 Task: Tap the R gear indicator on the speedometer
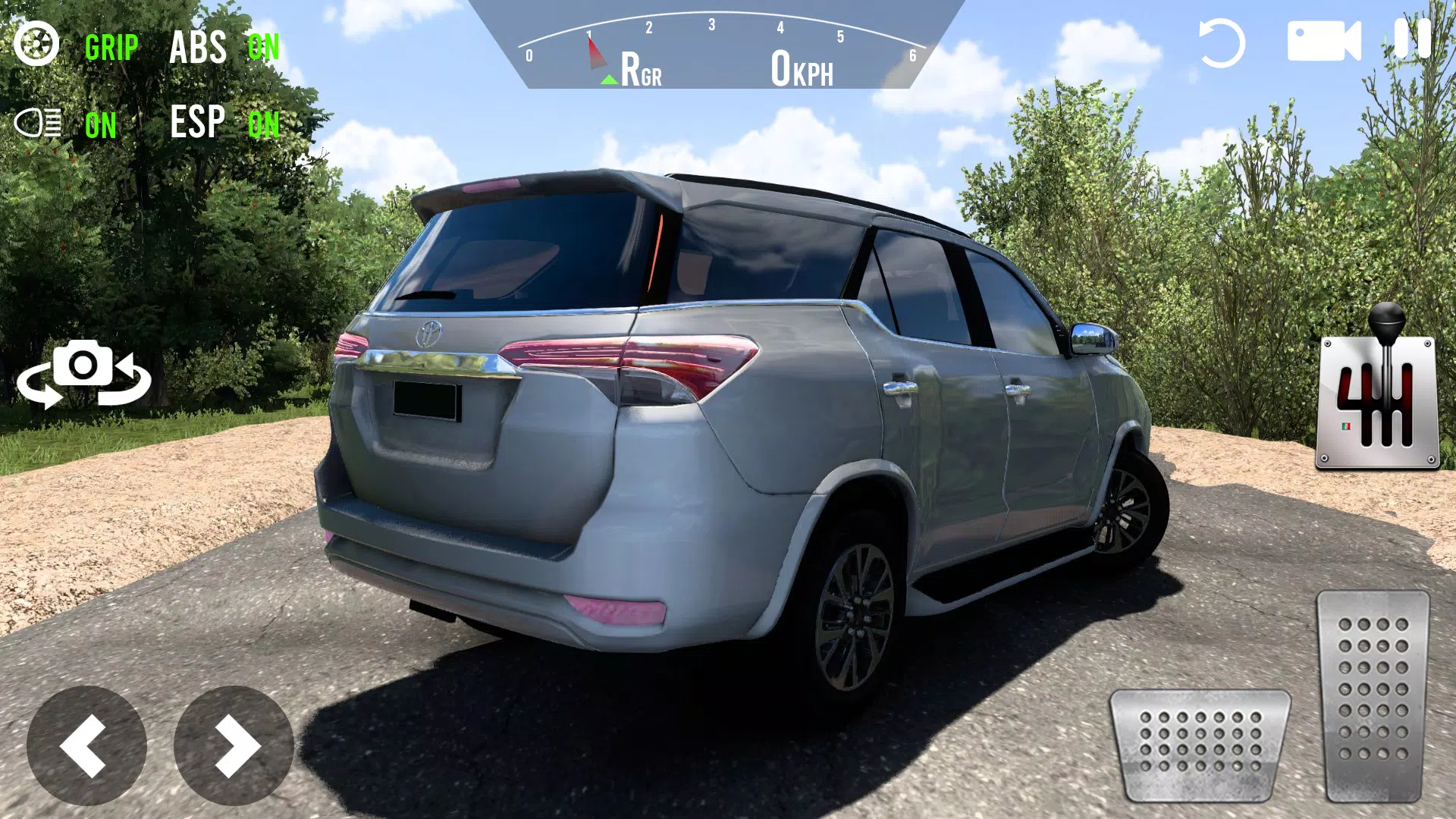(x=635, y=71)
